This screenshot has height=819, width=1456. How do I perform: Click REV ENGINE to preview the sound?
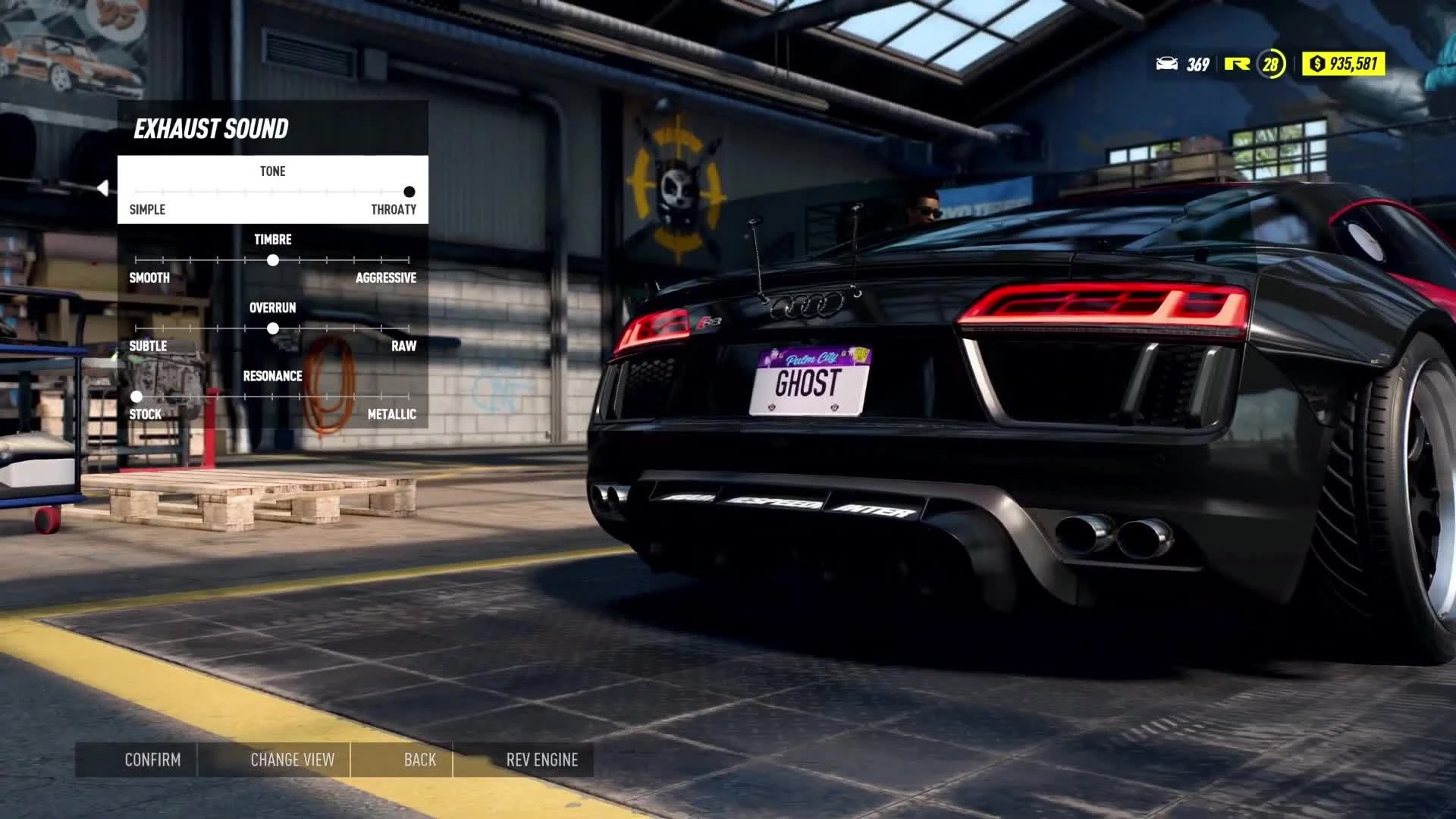click(542, 759)
